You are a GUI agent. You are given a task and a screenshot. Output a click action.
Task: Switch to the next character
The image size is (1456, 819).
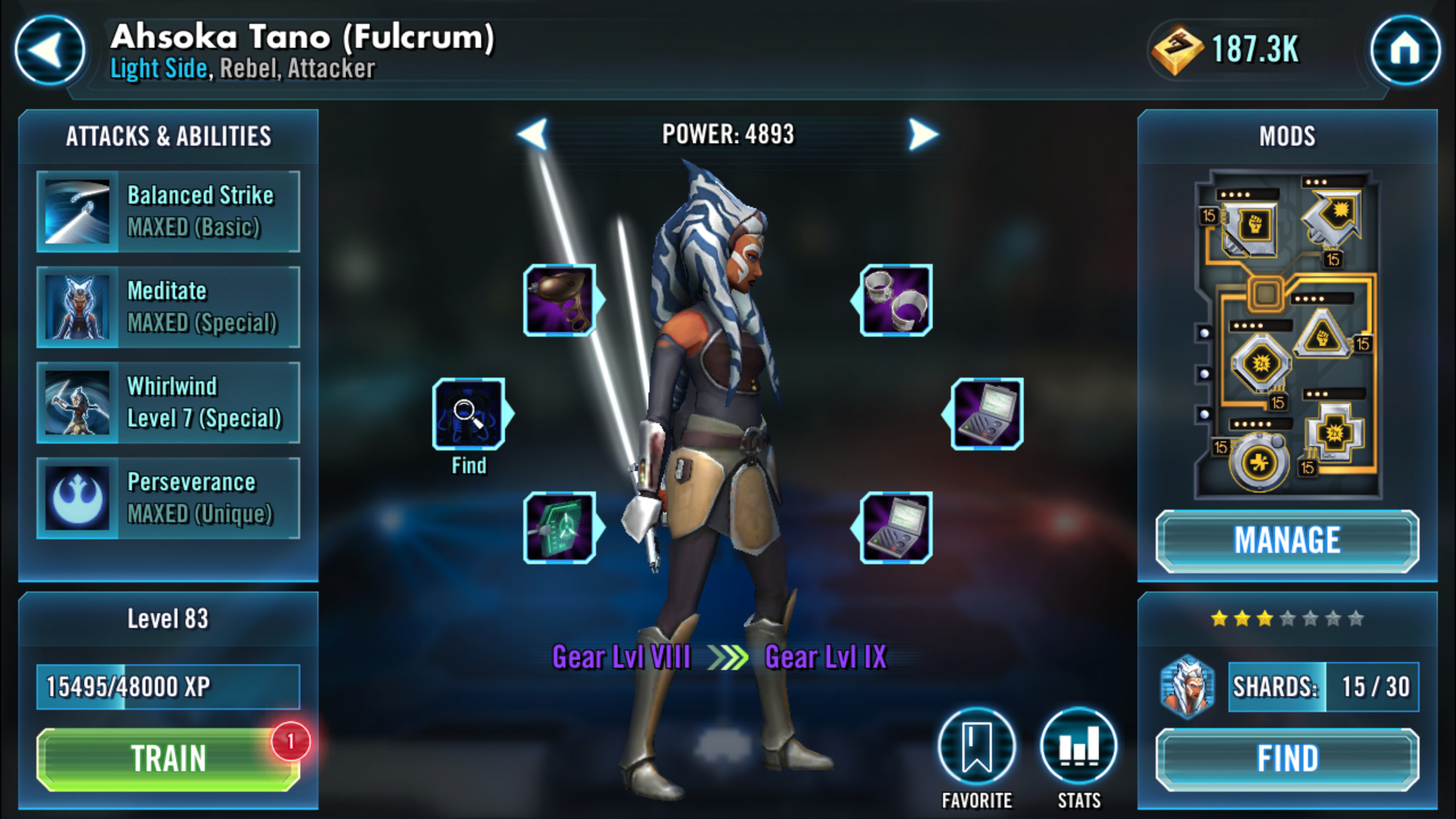pyautogui.click(x=923, y=135)
